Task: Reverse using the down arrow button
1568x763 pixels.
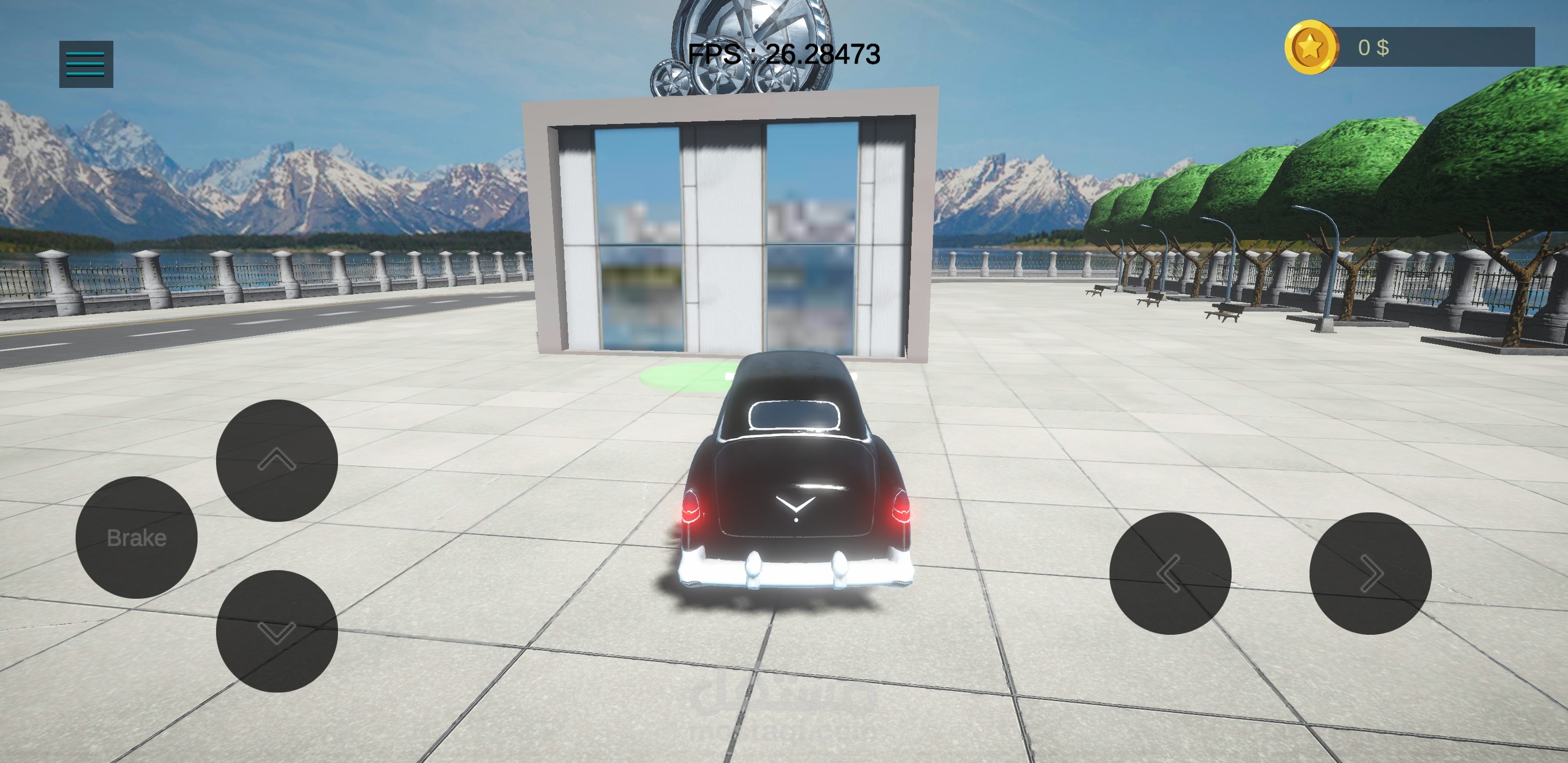Action: click(x=277, y=631)
